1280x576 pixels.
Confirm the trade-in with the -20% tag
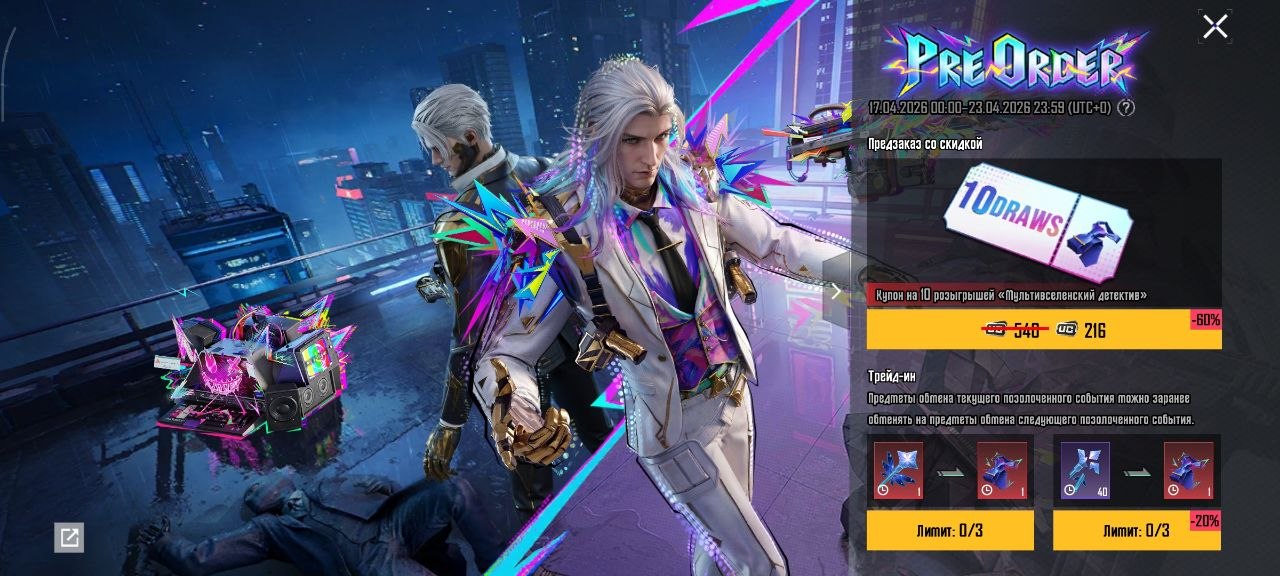1136,530
